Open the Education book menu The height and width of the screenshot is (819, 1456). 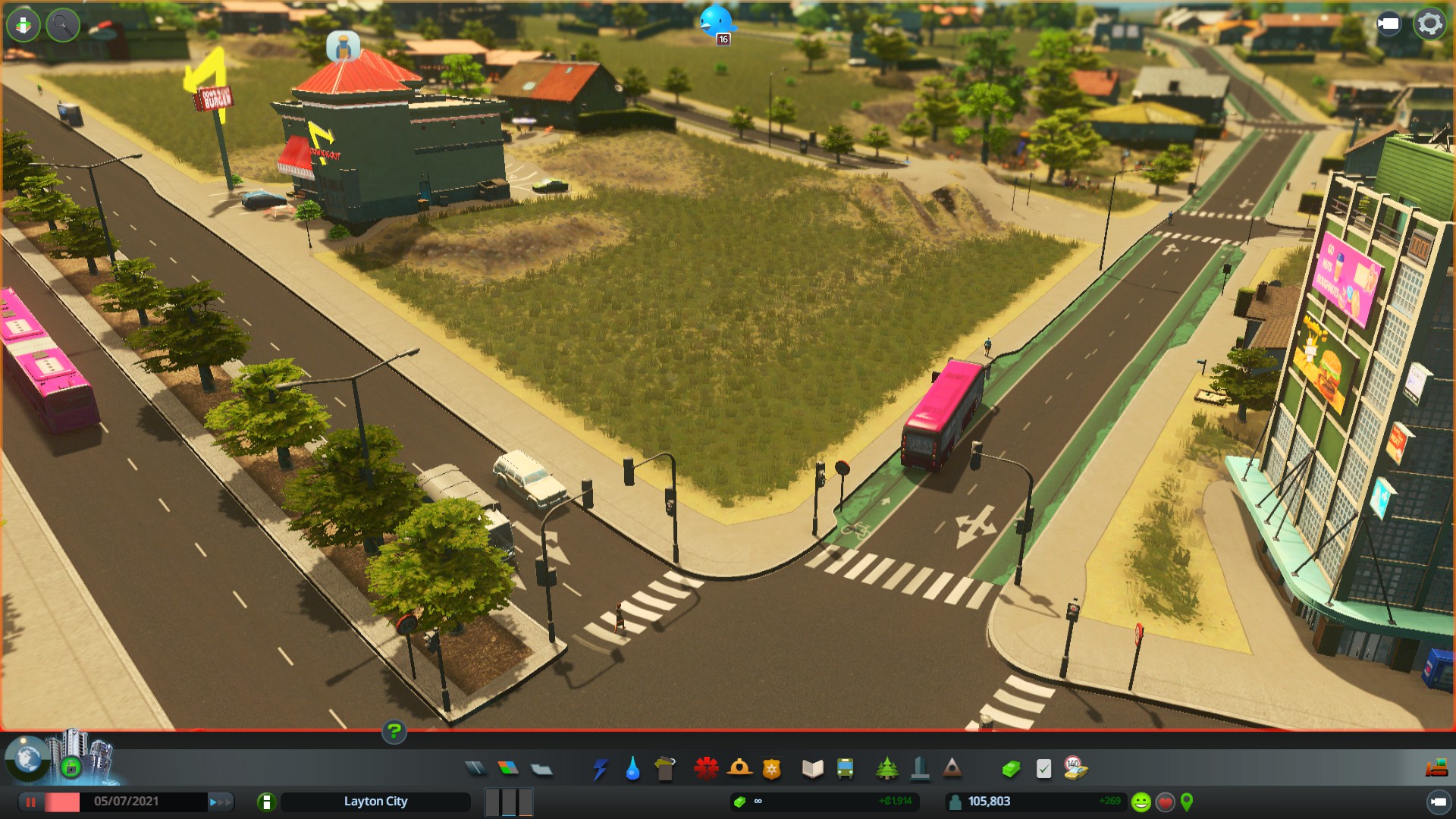[x=812, y=769]
